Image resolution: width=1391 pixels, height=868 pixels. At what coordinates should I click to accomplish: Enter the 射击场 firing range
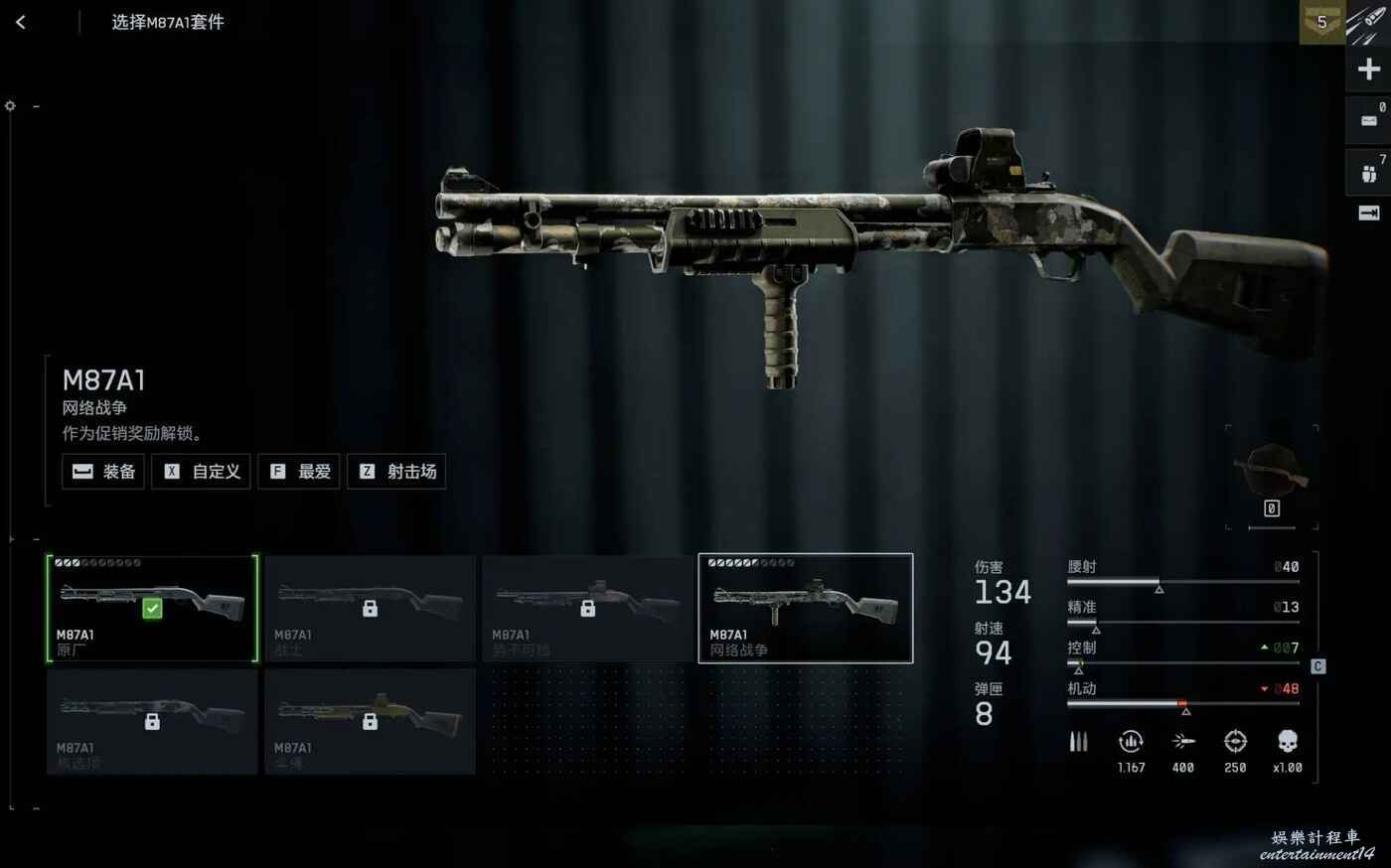(x=396, y=472)
